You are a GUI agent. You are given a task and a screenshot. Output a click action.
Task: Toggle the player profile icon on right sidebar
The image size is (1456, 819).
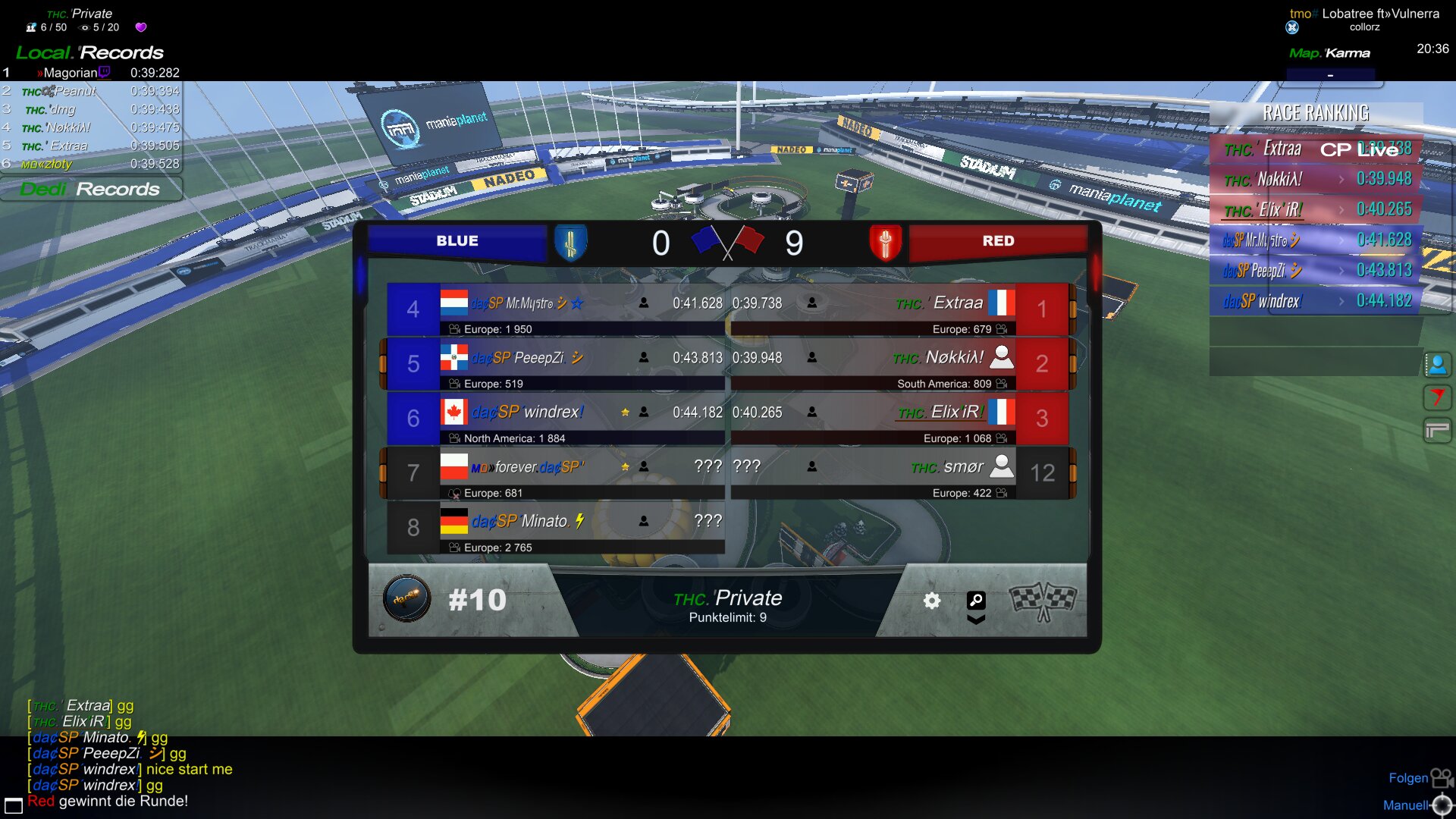click(x=1437, y=365)
